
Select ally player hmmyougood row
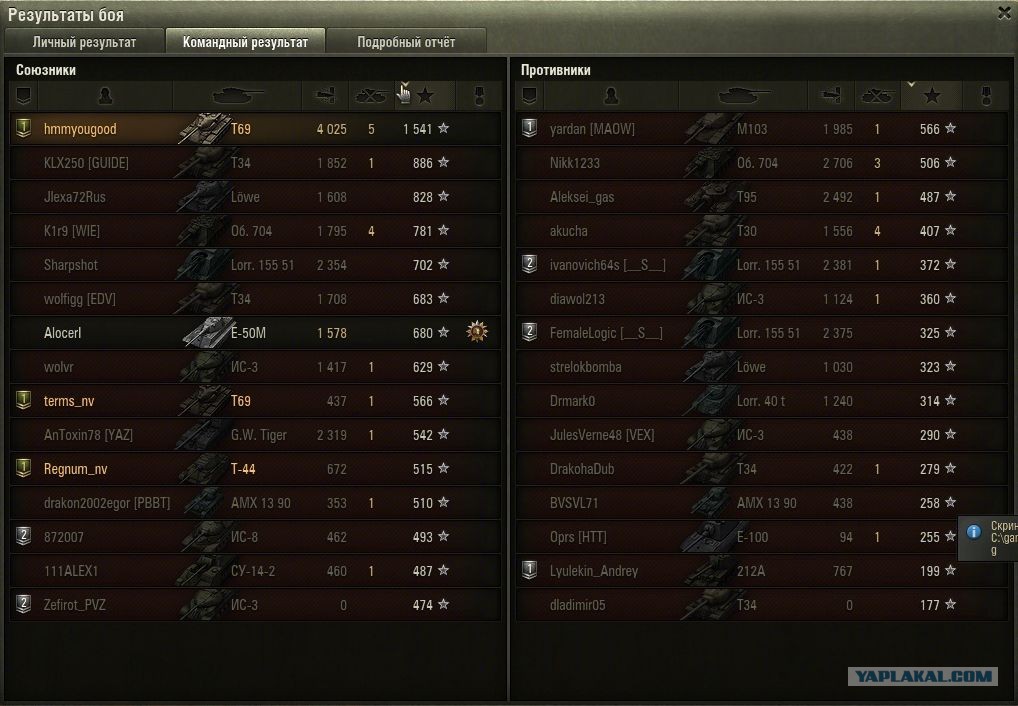[x=255, y=129]
